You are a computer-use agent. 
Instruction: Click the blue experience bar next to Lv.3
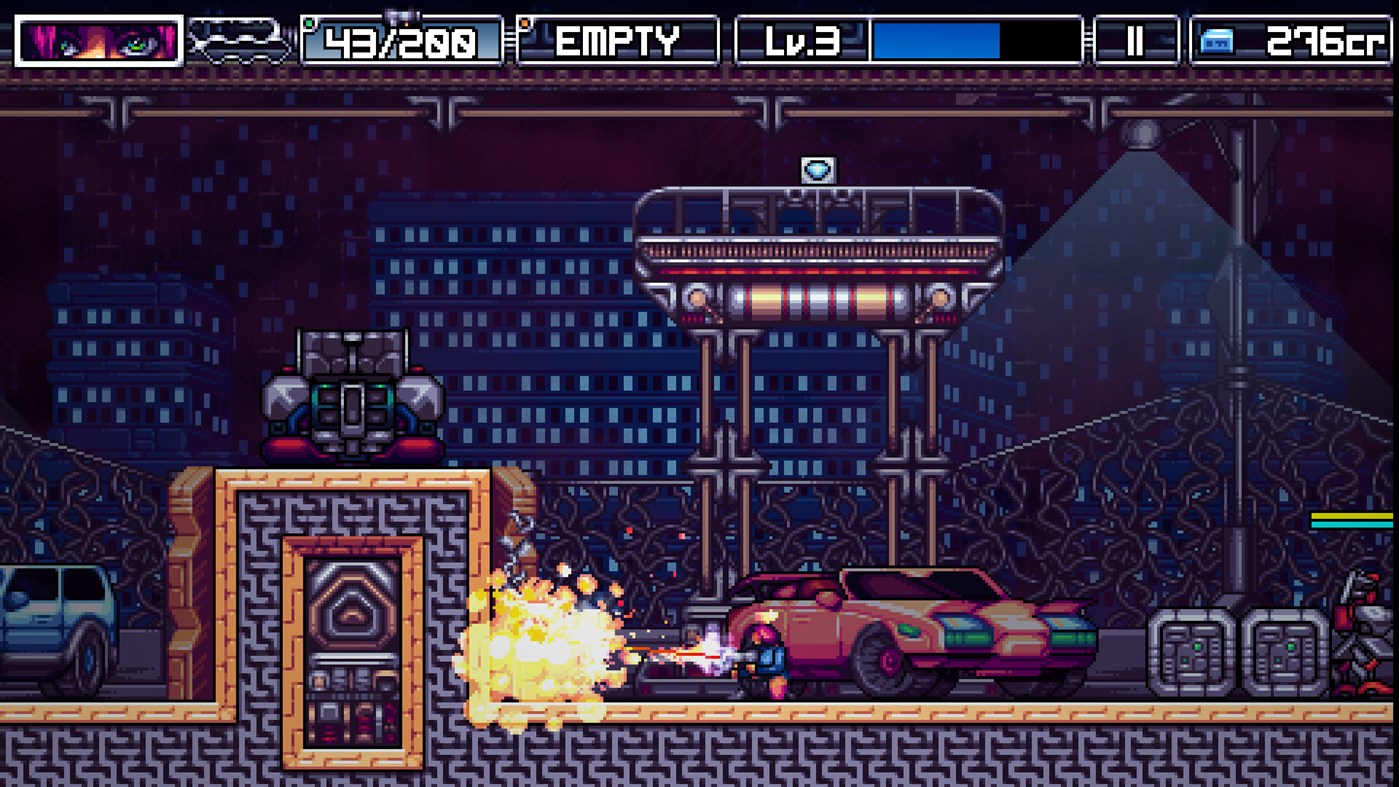(935, 41)
